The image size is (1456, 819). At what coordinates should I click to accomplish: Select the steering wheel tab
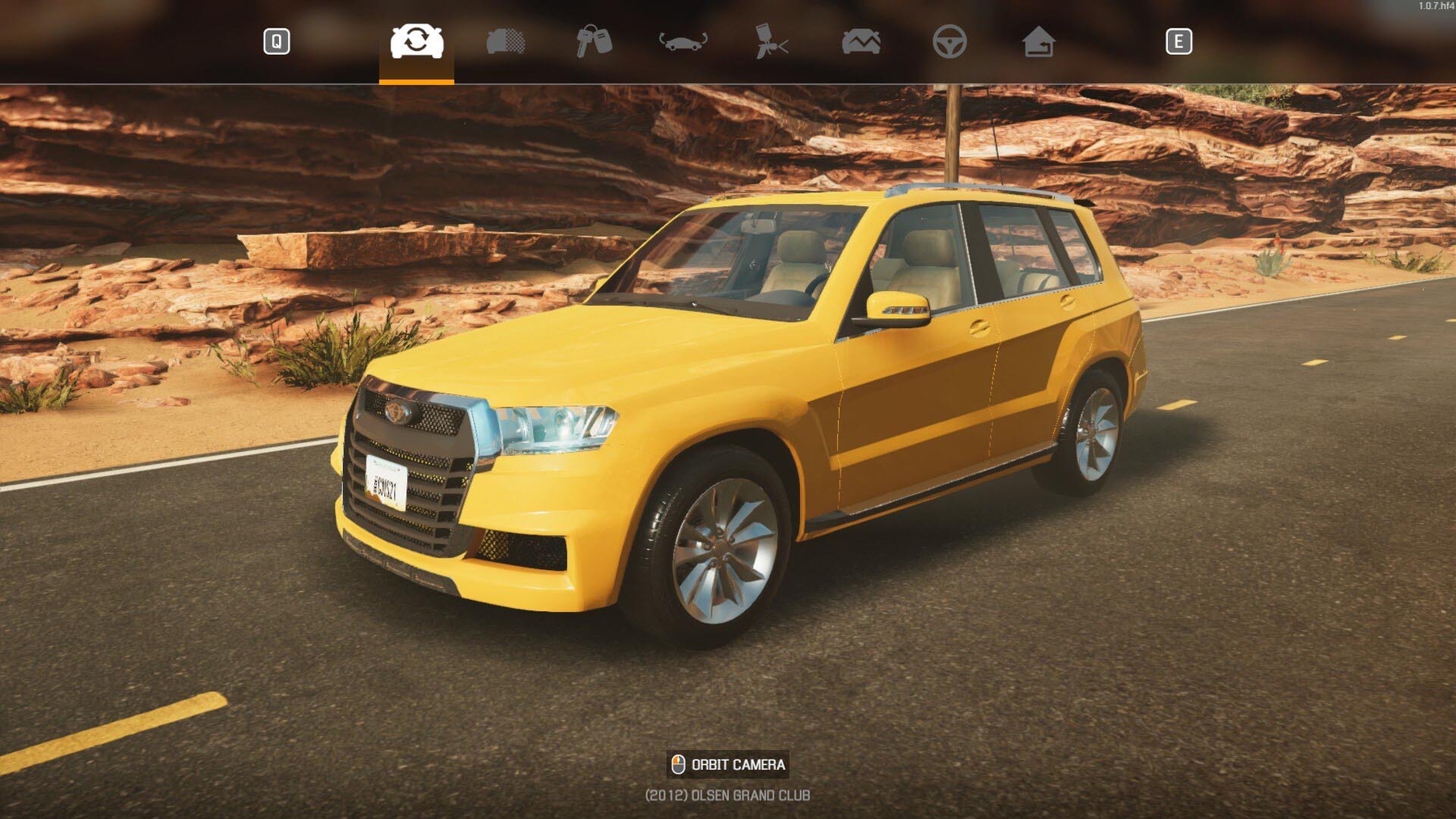[950, 41]
